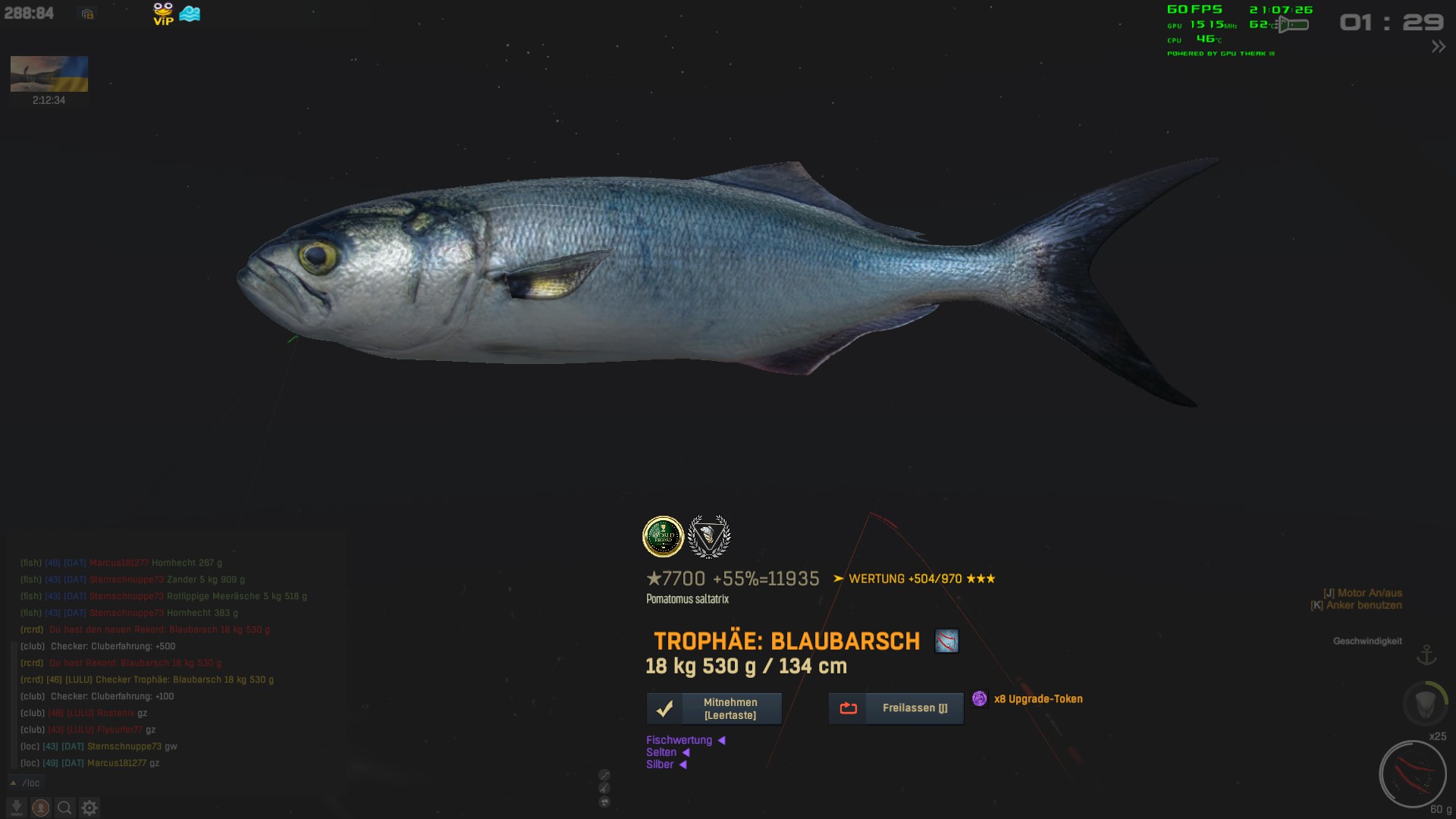The height and width of the screenshot is (819, 1456).
Task: Click the Fischwertung link
Action: 679,740
